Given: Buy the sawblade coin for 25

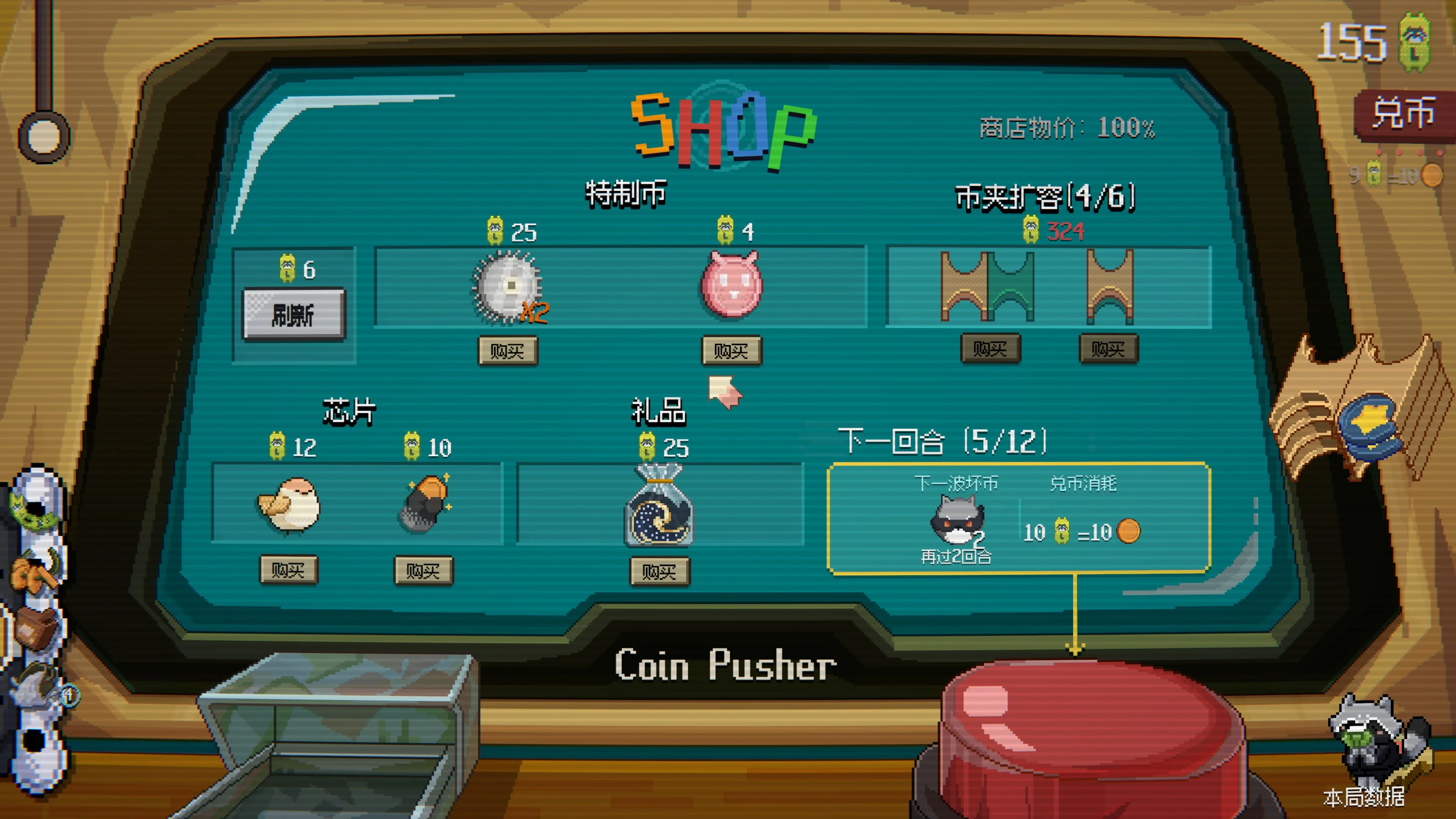Looking at the screenshot, I should point(507,350).
